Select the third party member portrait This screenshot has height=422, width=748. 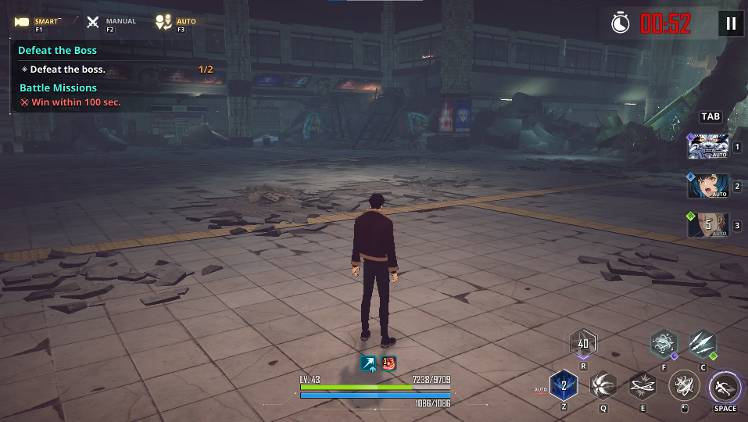[708, 225]
